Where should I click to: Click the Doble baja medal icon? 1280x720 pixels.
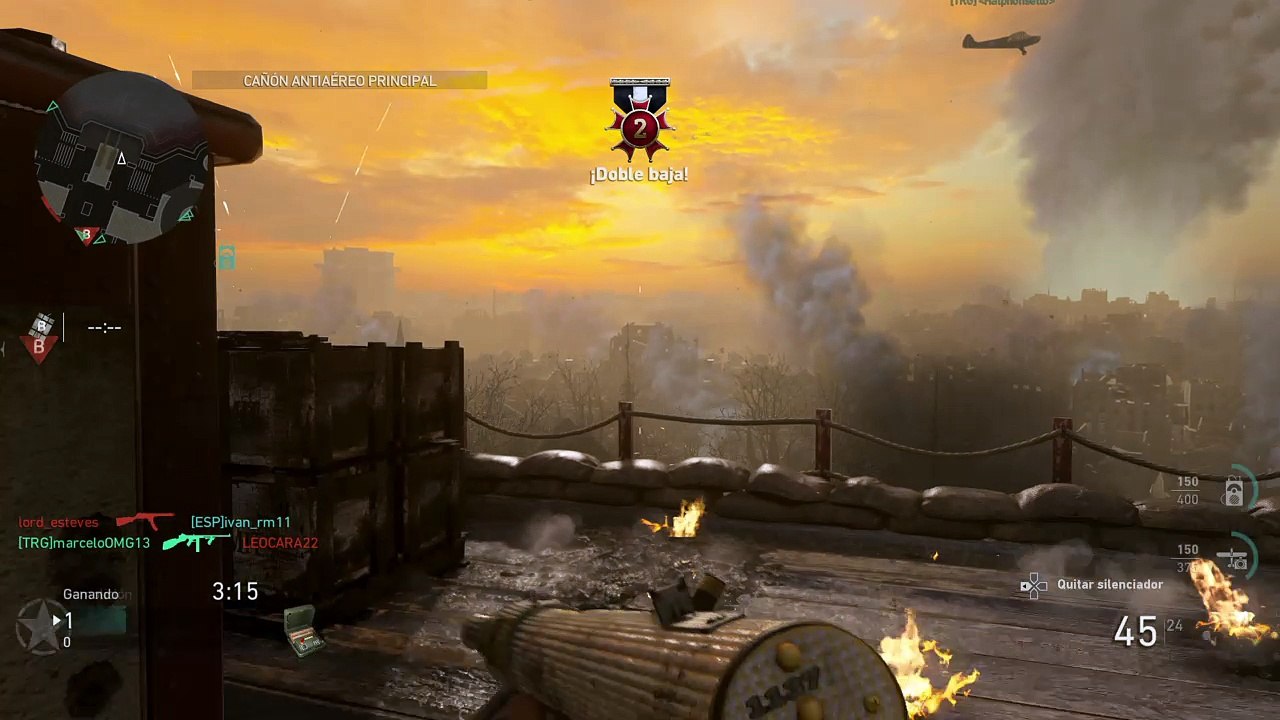pyautogui.click(x=639, y=121)
